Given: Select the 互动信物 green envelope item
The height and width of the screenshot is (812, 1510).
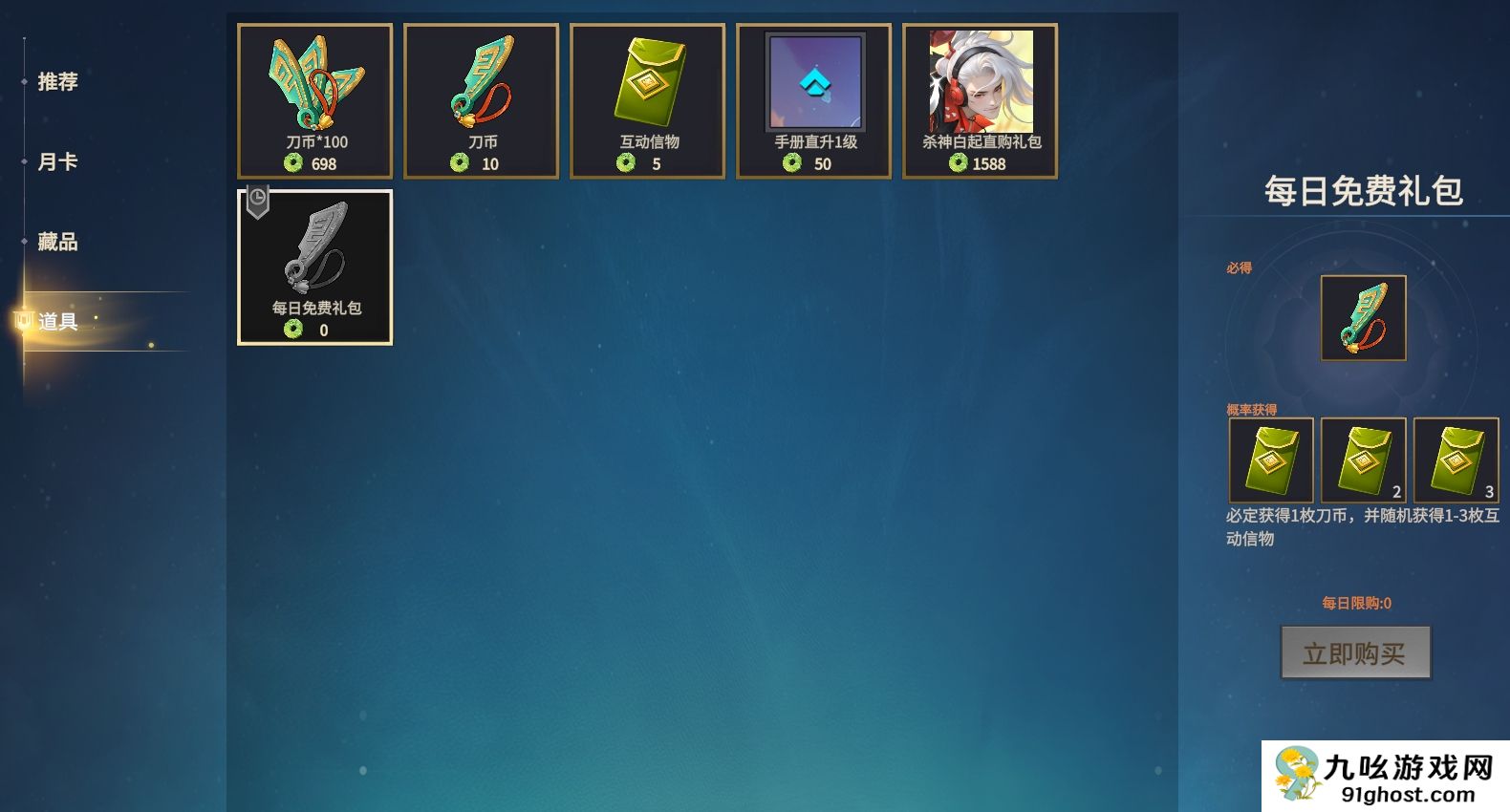Looking at the screenshot, I should coord(647,101).
